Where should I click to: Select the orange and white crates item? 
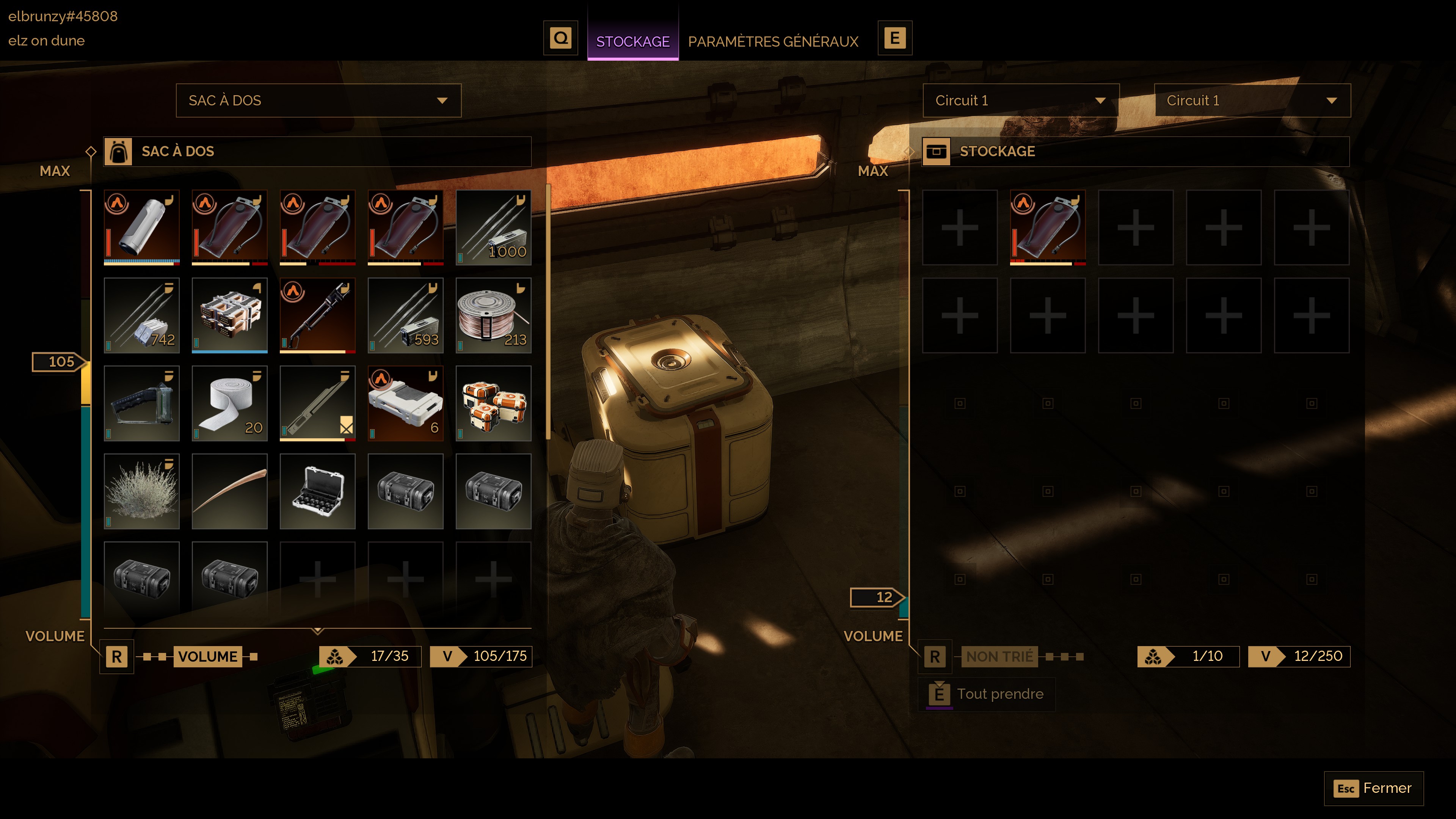[493, 403]
